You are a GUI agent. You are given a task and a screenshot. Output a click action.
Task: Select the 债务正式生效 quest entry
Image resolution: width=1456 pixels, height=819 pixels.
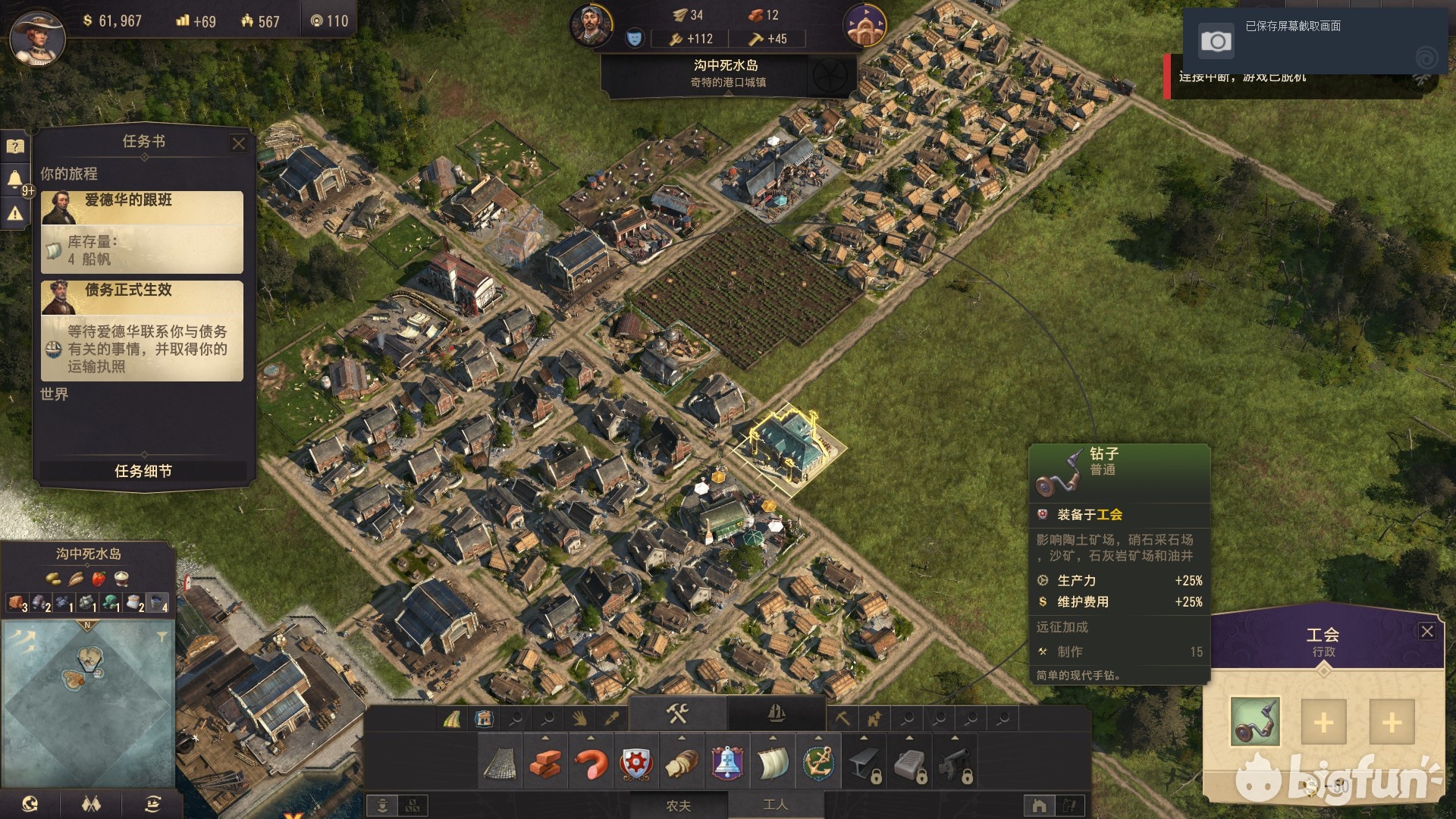(142, 330)
